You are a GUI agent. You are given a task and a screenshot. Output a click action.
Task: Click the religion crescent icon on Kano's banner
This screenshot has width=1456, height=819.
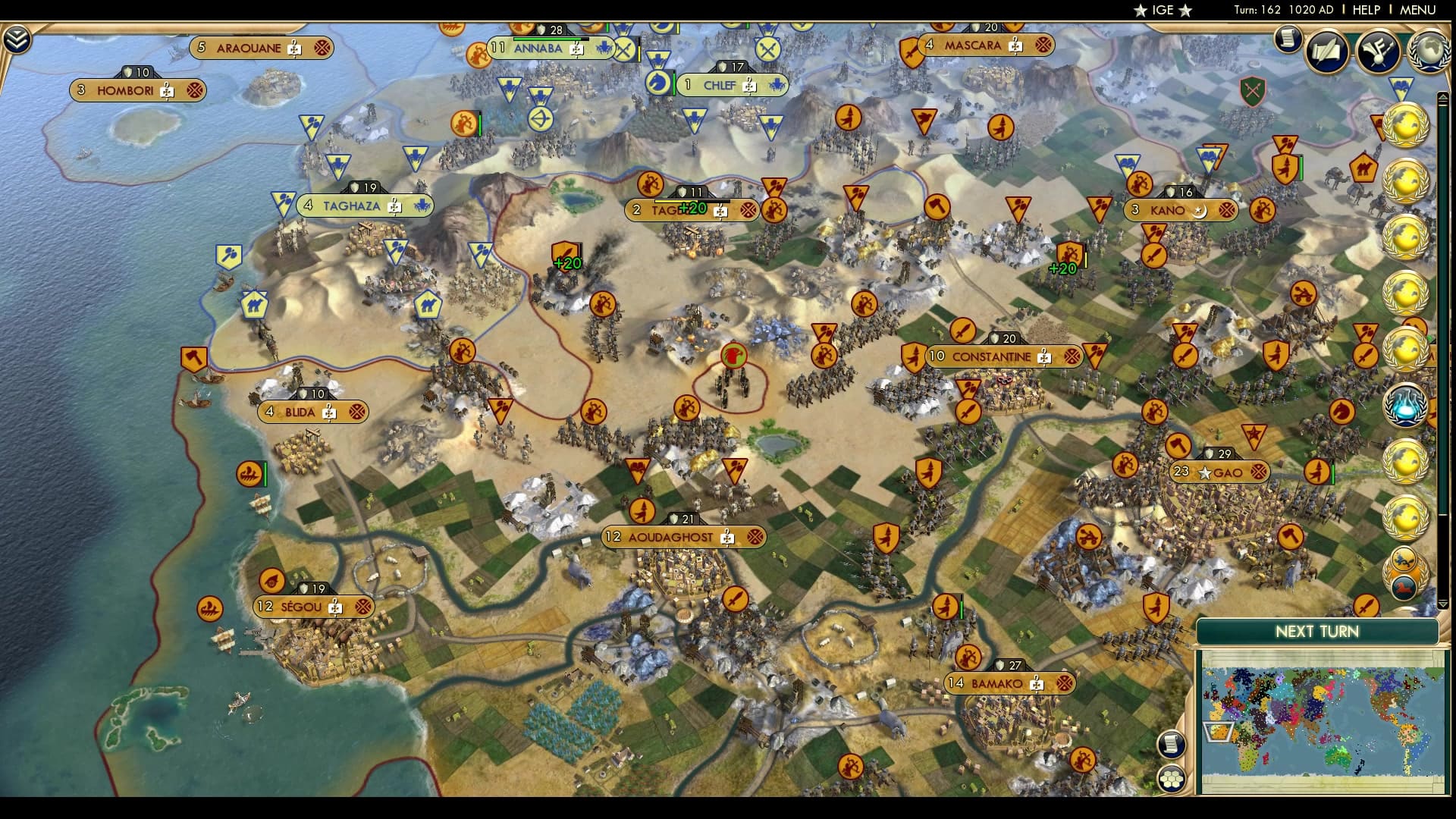tap(1199, 211)
